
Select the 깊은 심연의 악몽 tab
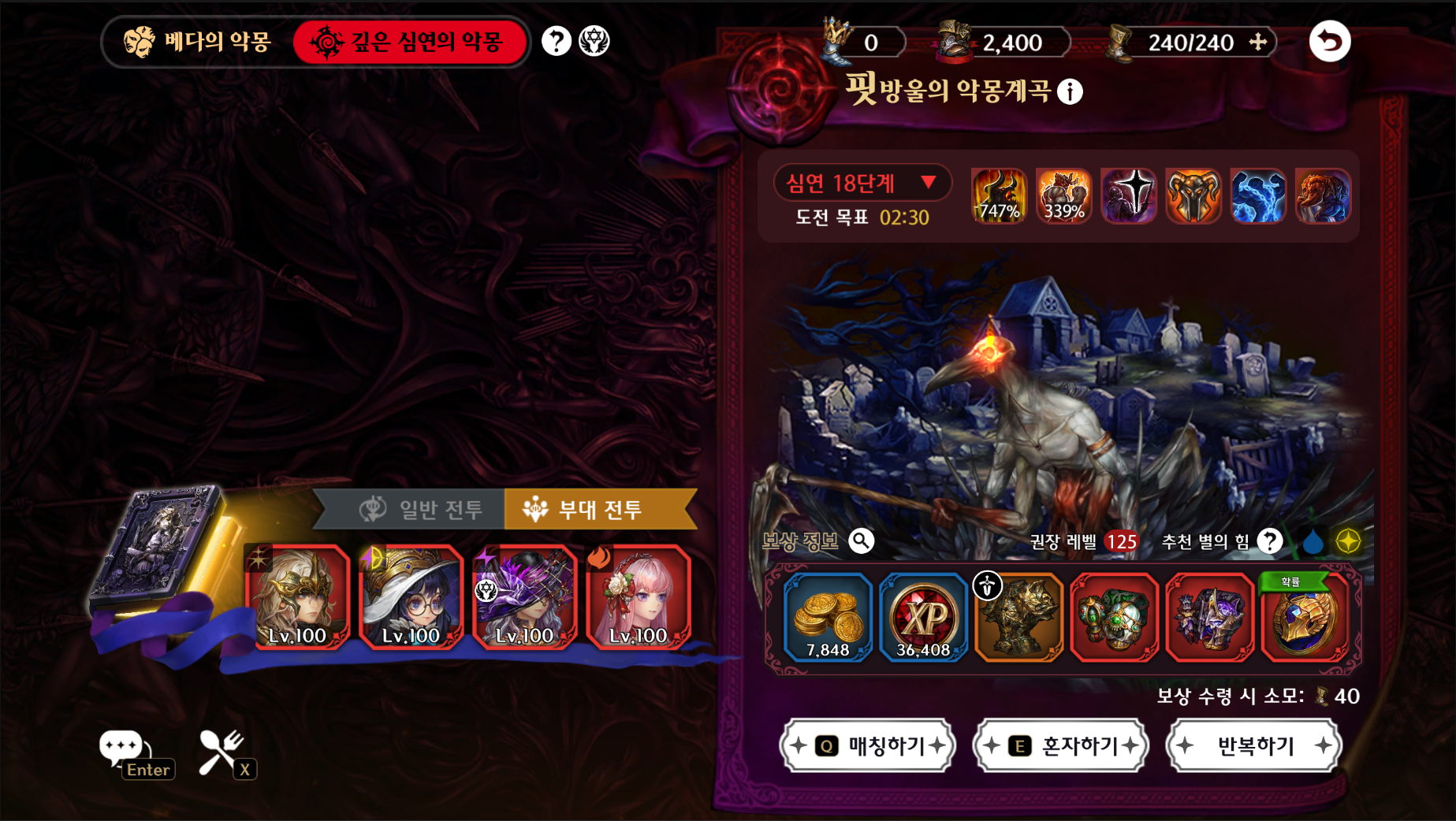click(409, 42)
